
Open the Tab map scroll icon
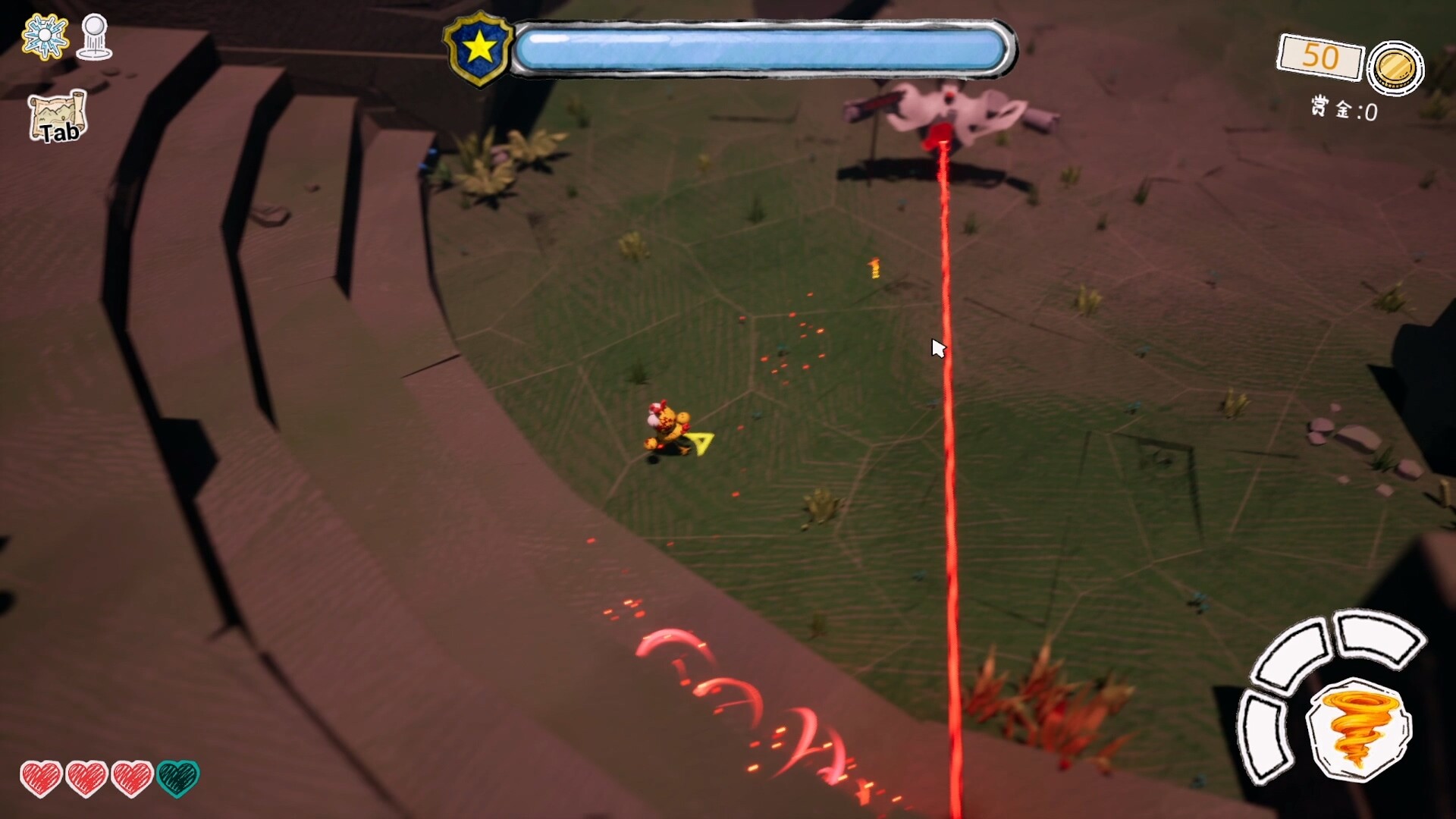57,118
